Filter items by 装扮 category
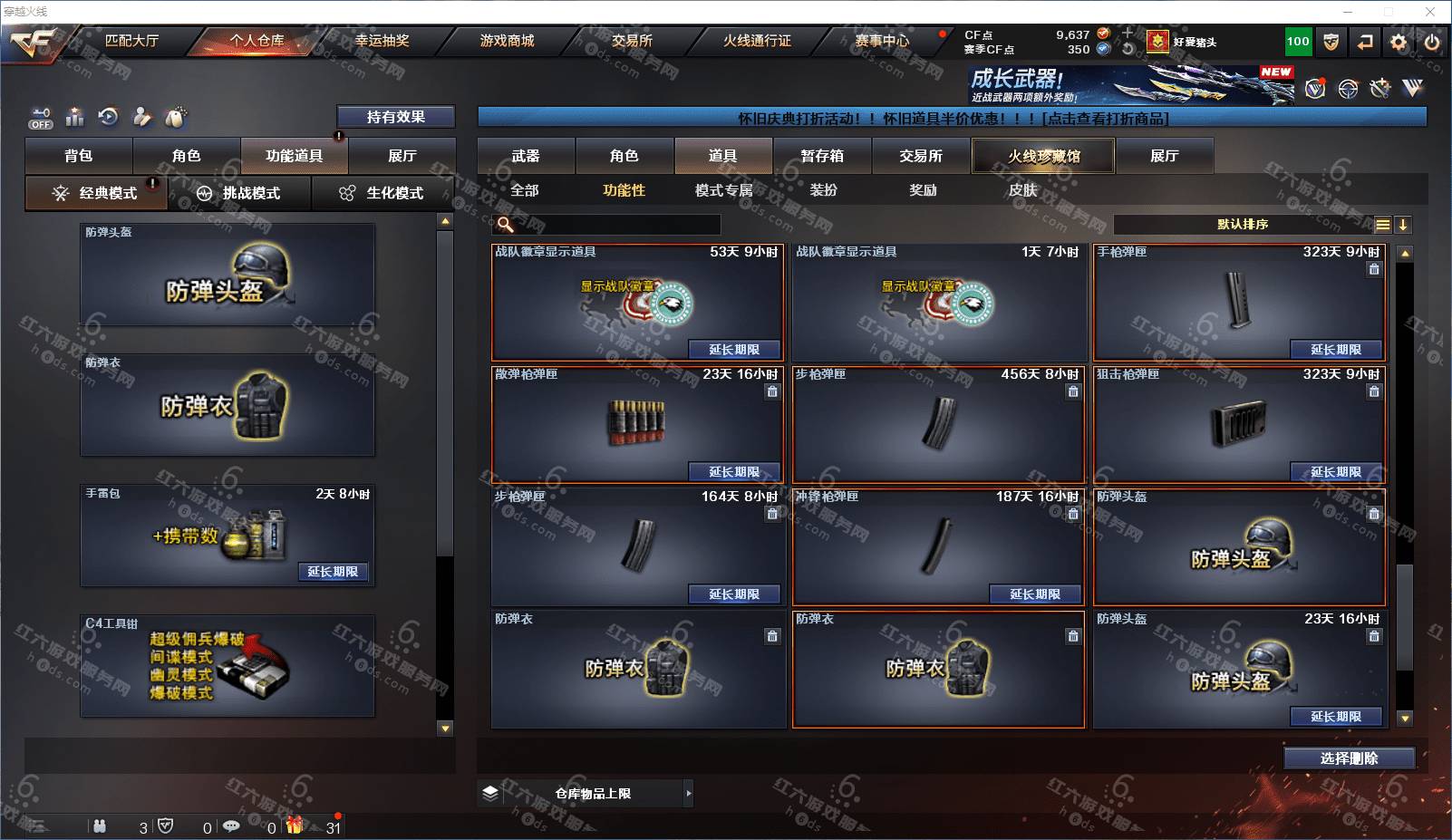 coord(823,190)
